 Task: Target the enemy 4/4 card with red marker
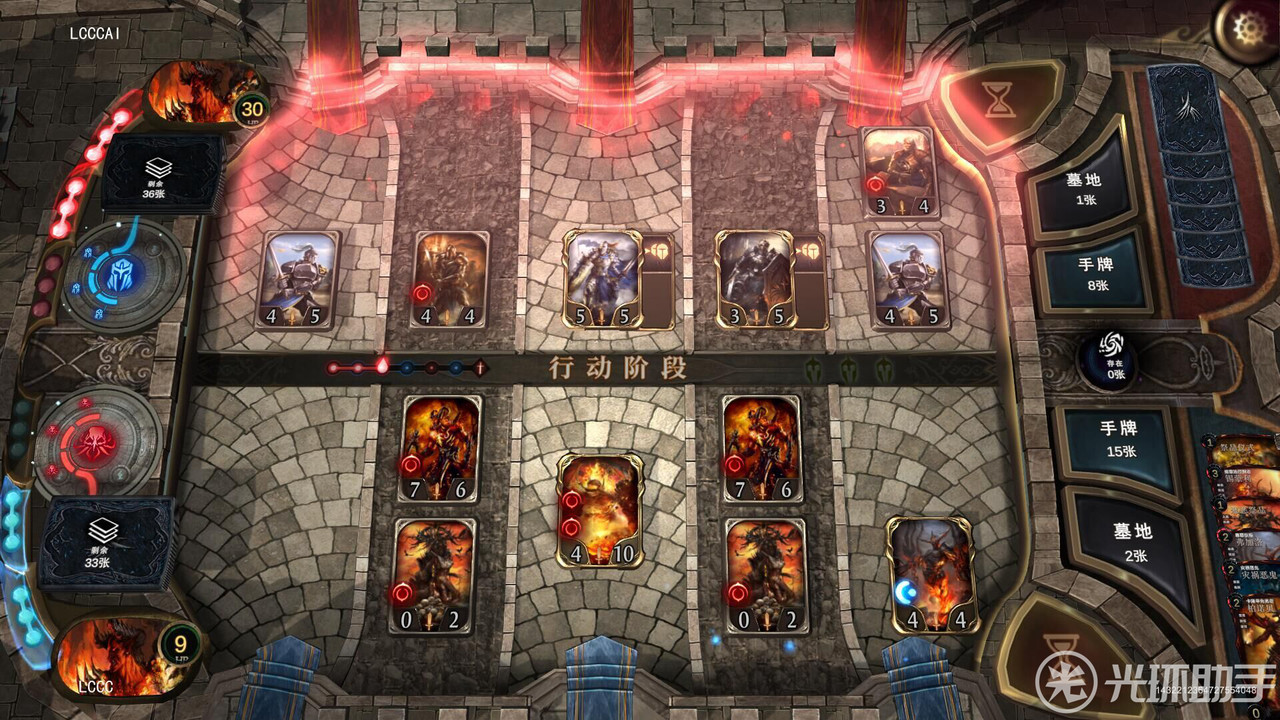[450, 280]
